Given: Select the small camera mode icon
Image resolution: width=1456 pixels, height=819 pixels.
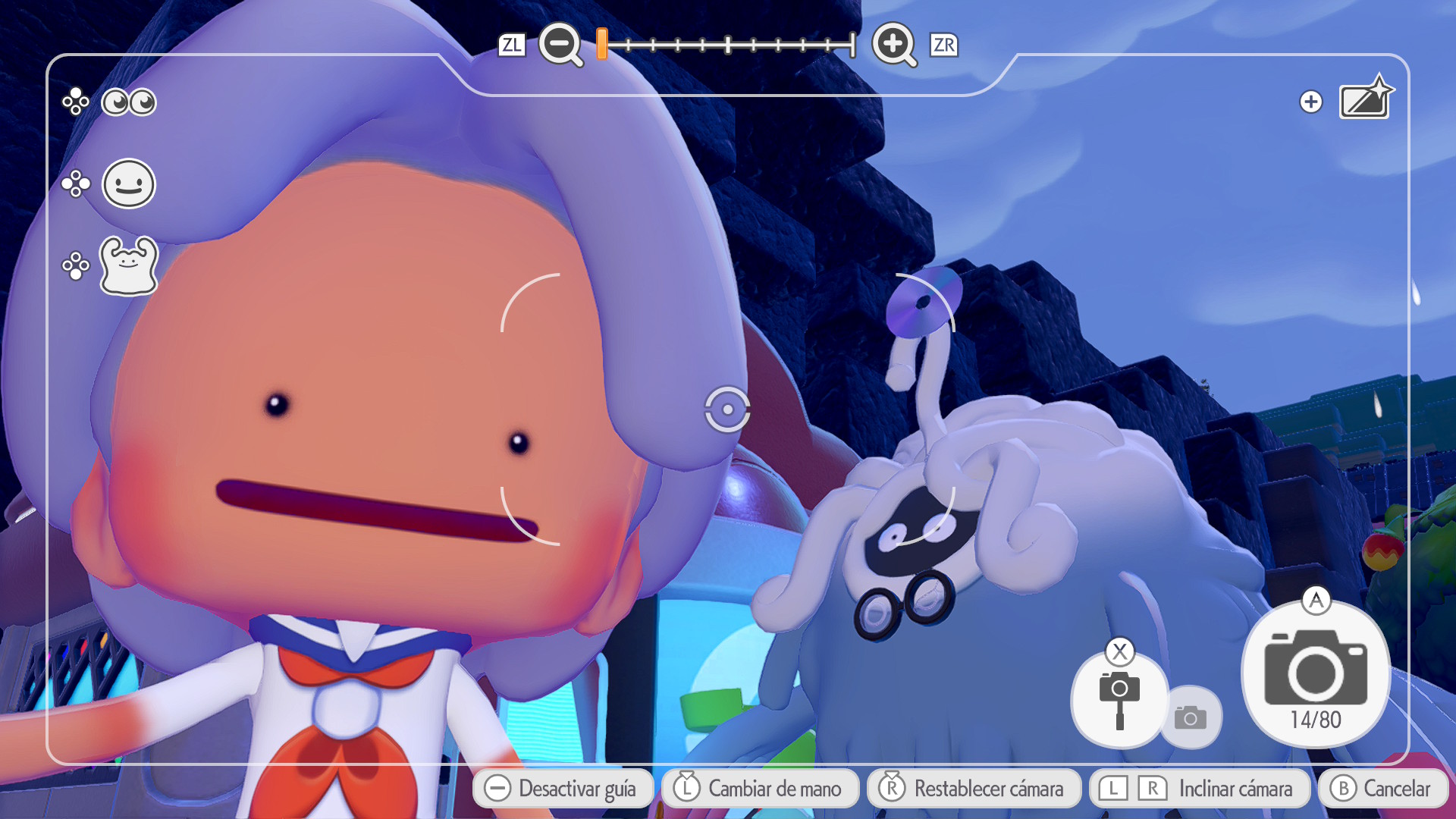Looking at the screenshot, I should [x=1192, y=716].
